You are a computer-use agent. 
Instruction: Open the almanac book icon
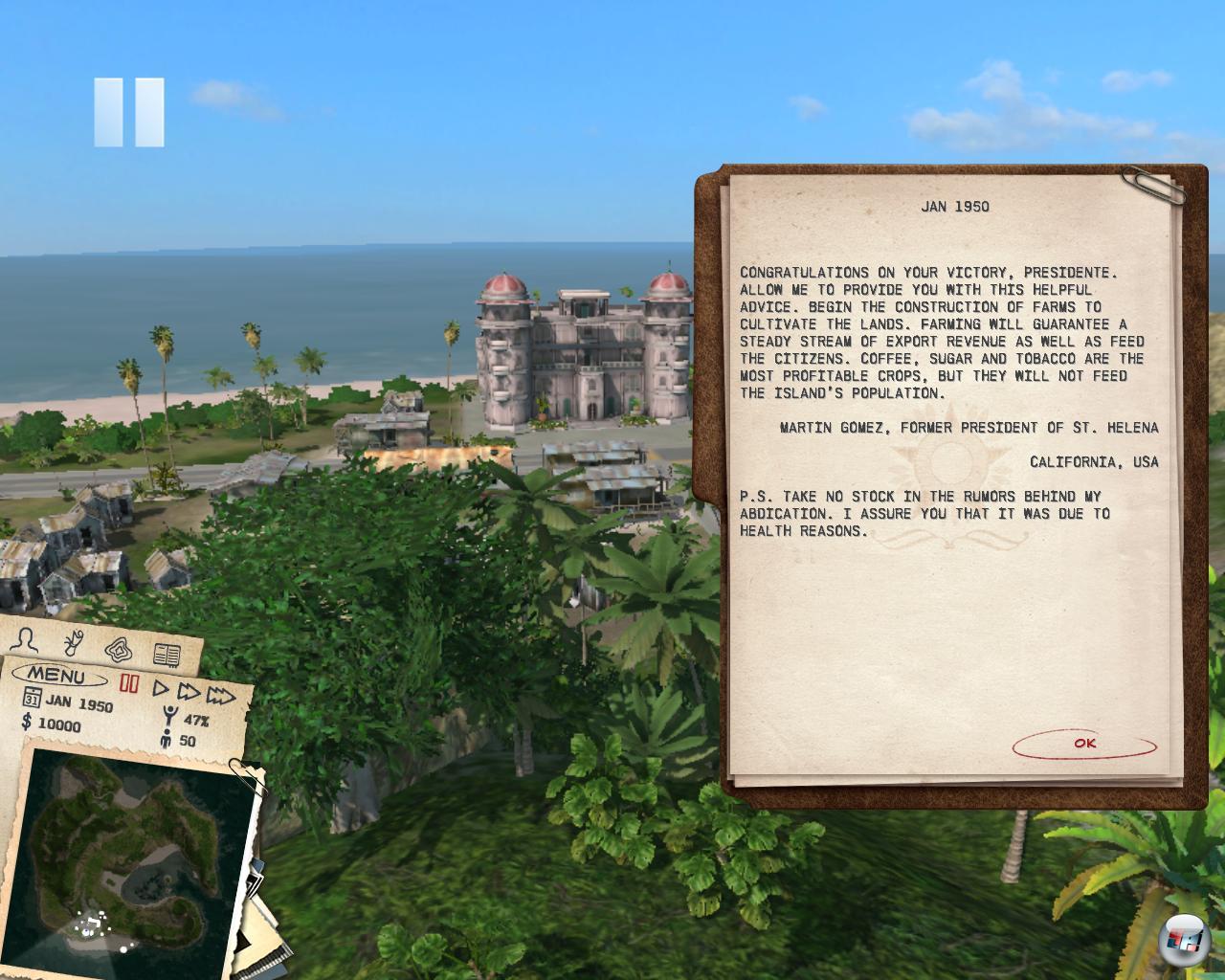tap(167, 656)
